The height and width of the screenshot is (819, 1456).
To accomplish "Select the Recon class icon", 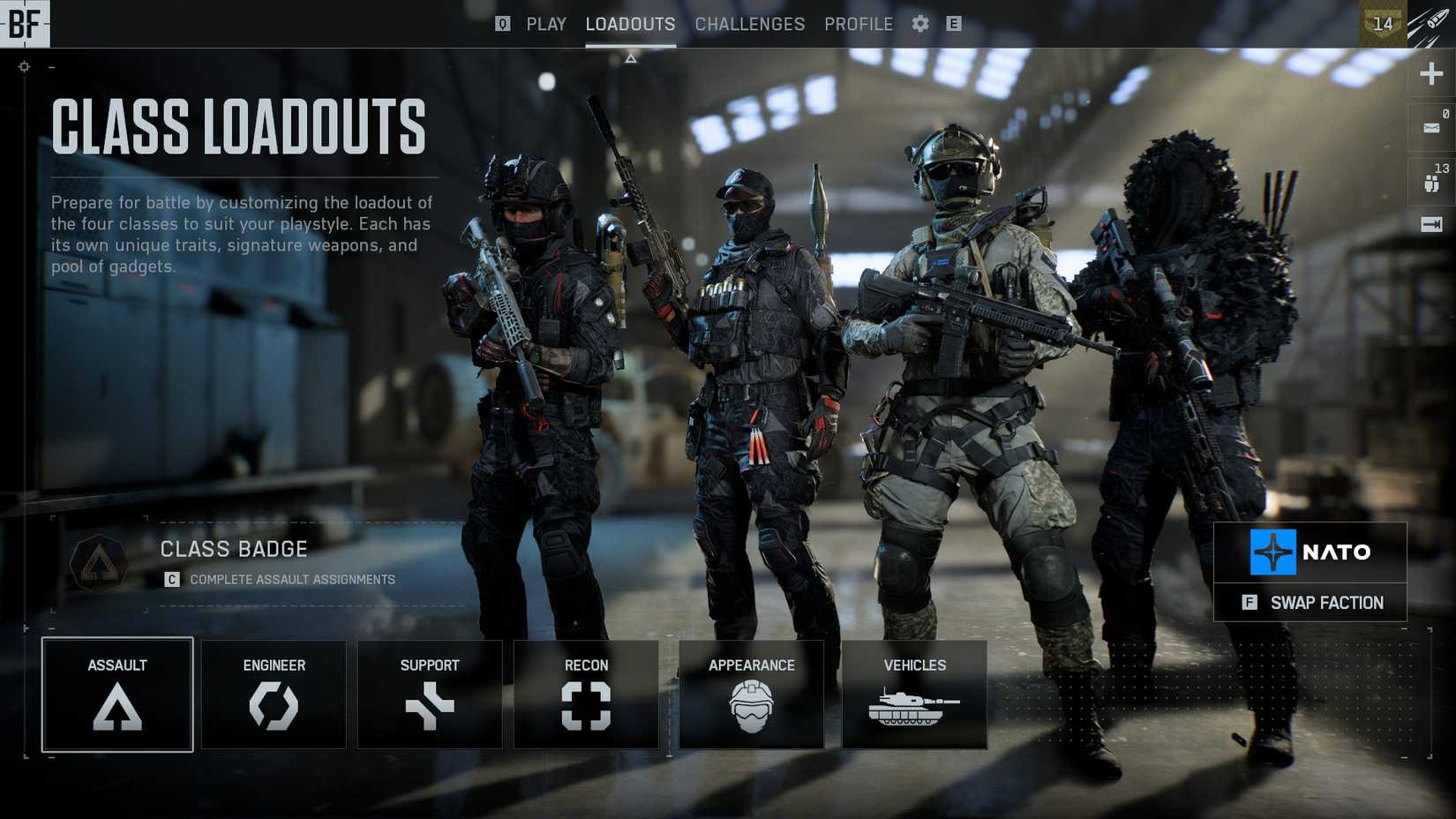I will [585, 706].
